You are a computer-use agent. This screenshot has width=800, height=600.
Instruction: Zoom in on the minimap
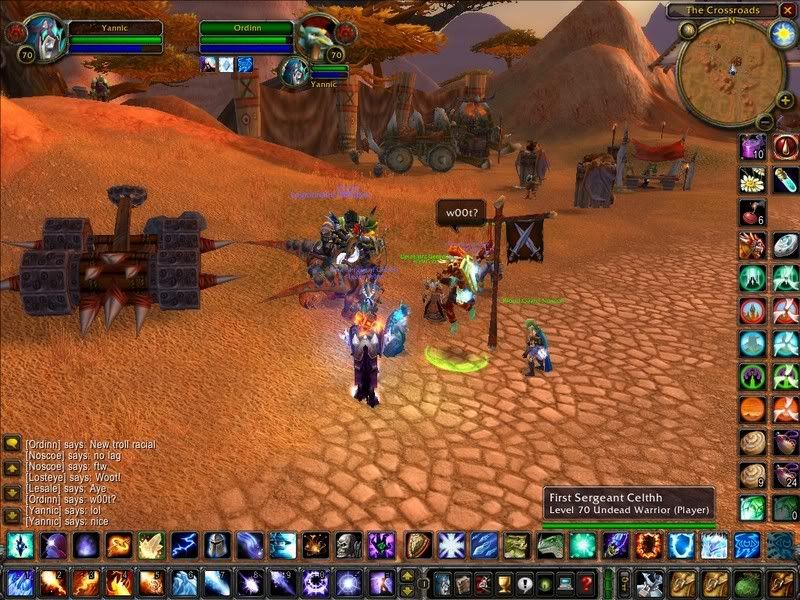786,102
